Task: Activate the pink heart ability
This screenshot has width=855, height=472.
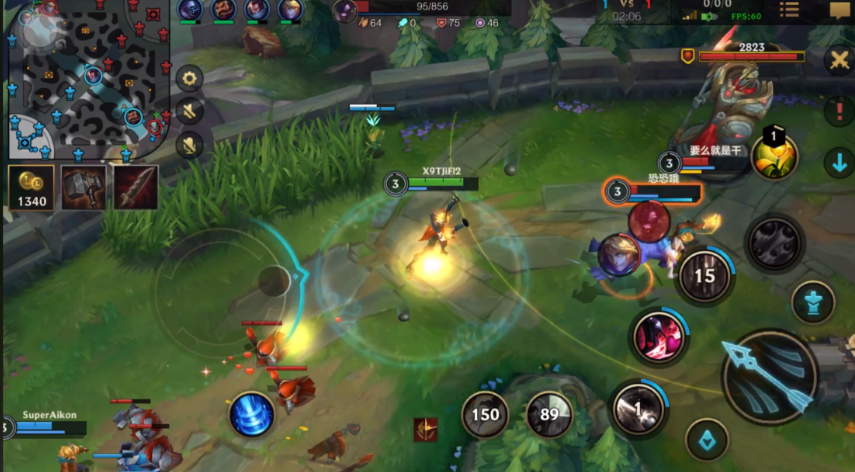Action: click(x=657, y=335)
